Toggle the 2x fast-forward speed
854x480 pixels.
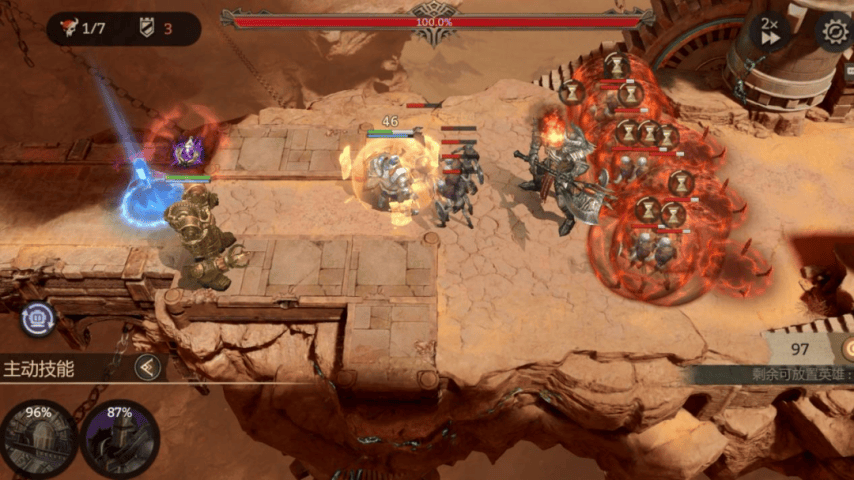point(770,32)
